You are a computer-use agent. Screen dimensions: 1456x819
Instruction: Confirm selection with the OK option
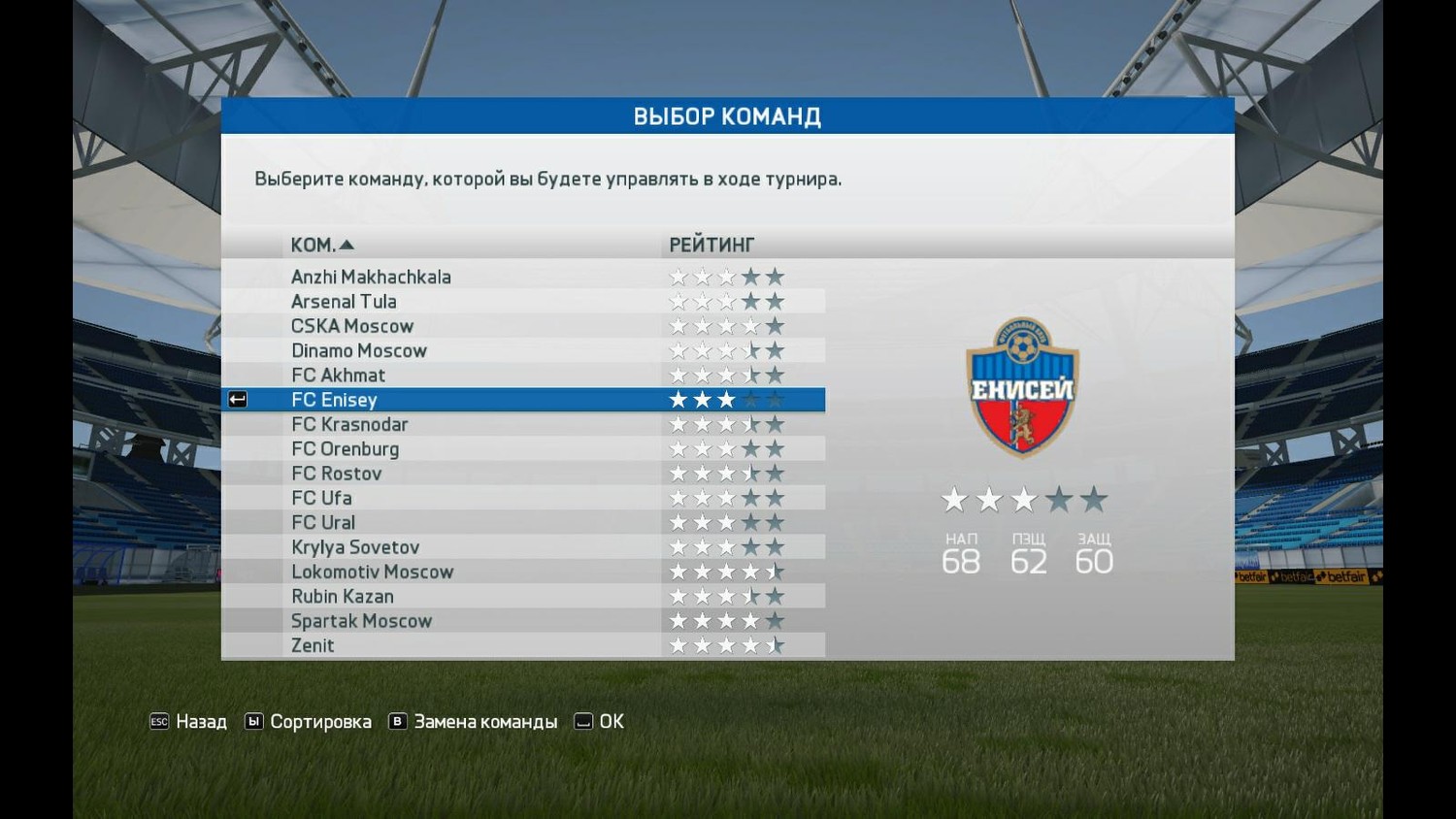pos(600,722)
